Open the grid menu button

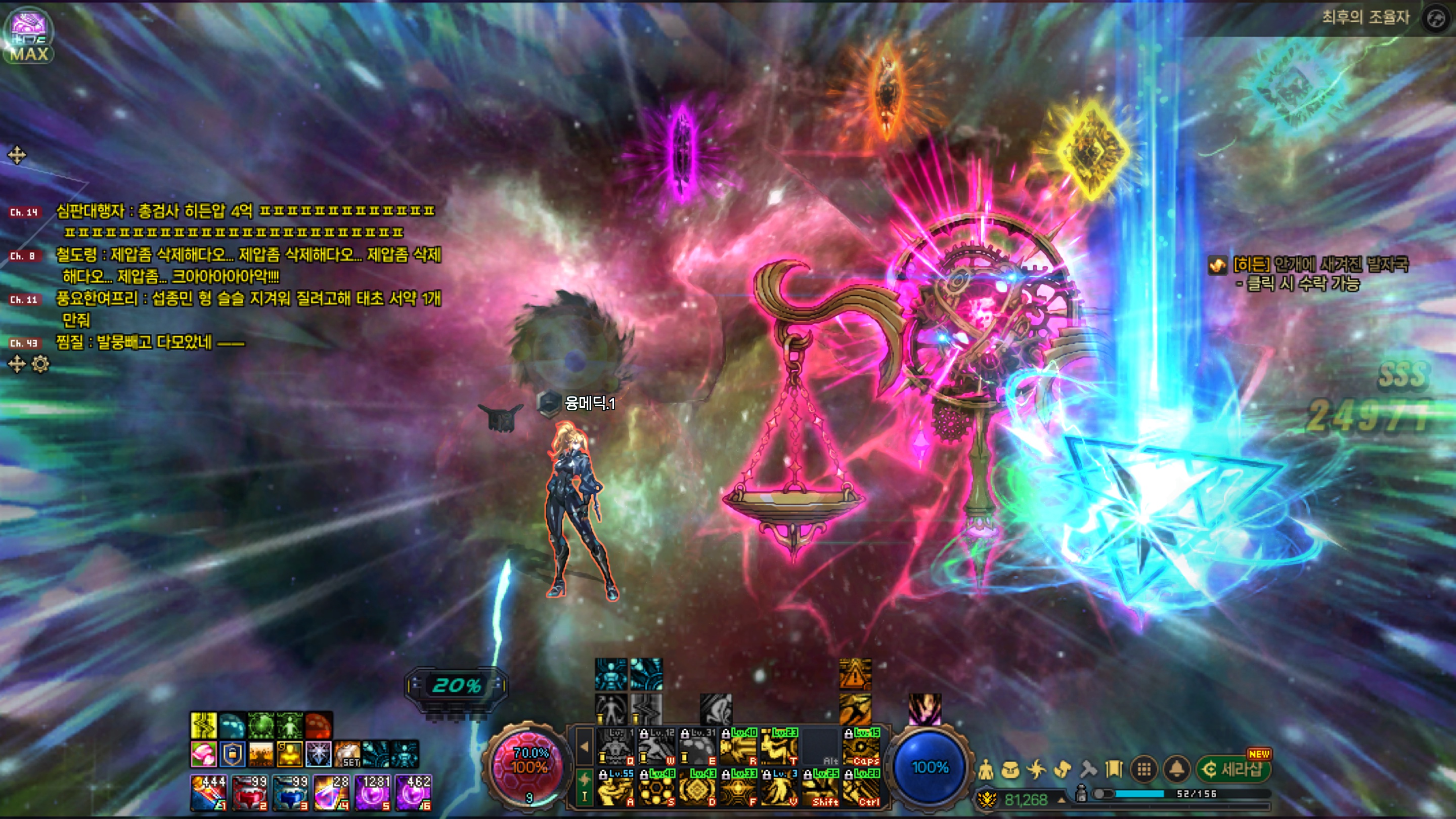pos(1144,769)
